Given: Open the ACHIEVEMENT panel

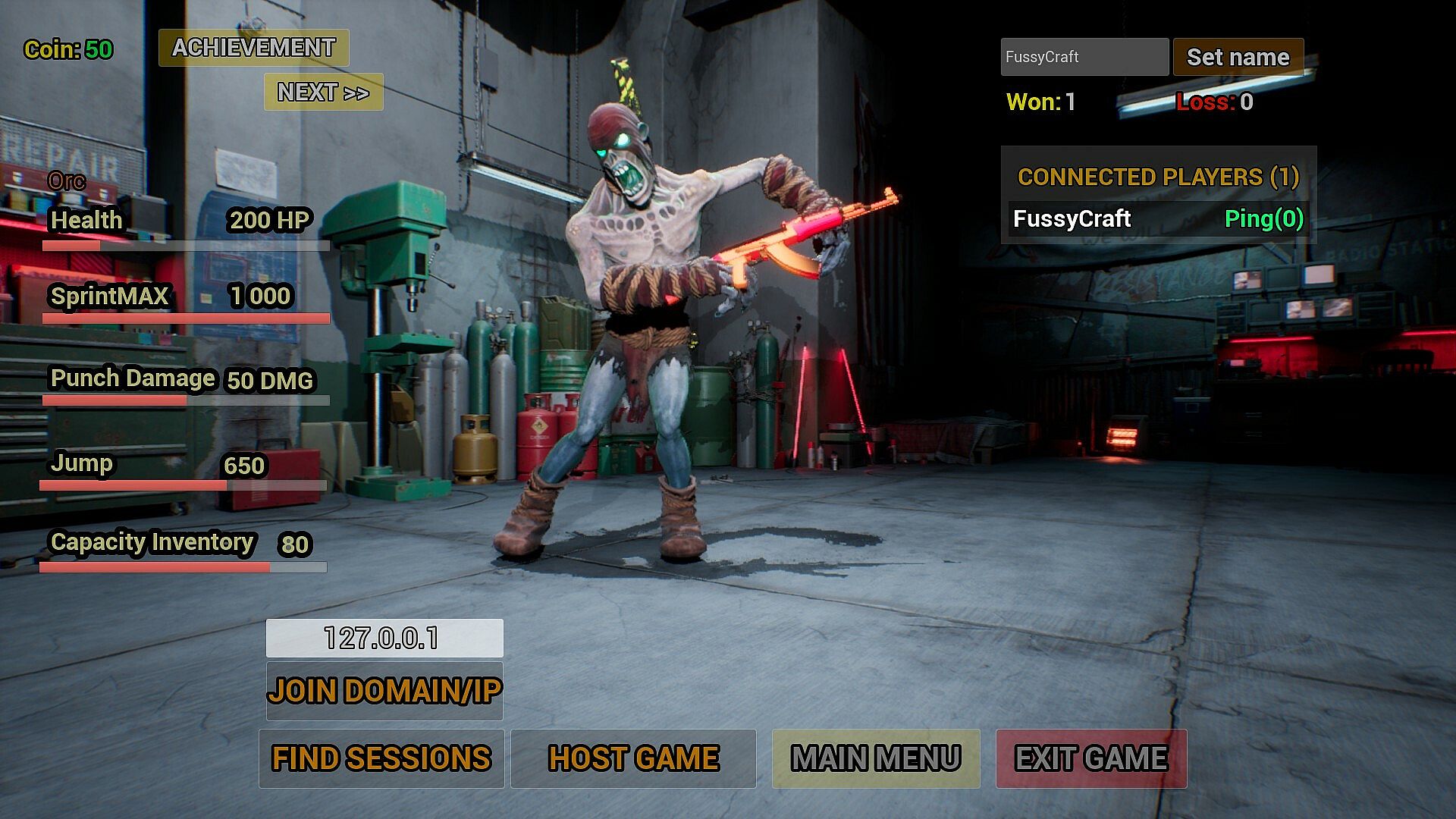Looking at the screenshot, I should (253, 48).
